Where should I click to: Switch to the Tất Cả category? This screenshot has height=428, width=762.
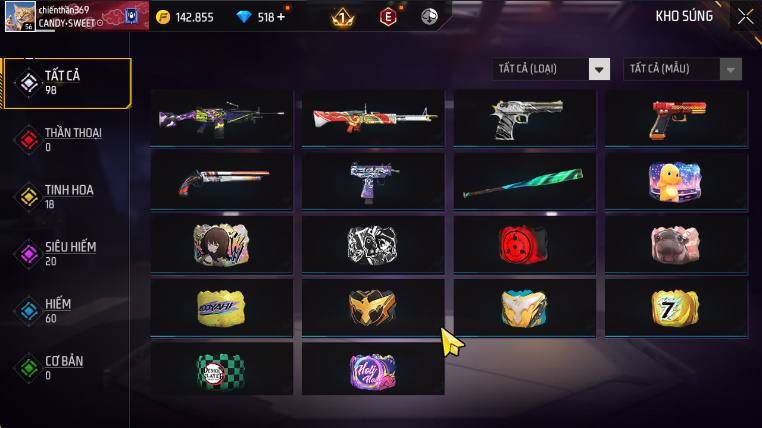point(67,83)
